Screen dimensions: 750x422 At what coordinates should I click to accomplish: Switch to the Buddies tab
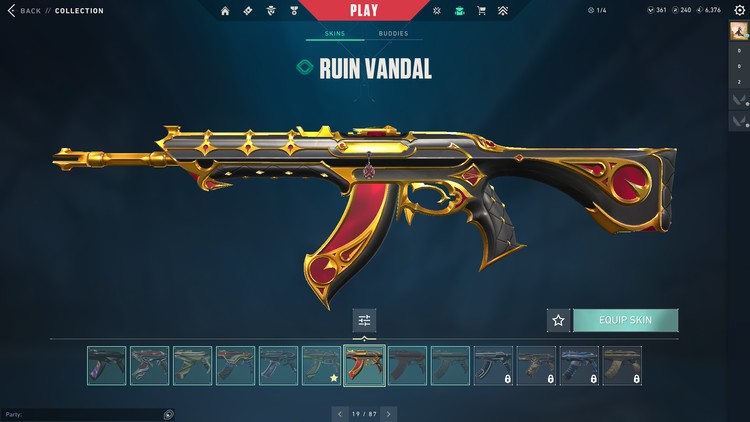click(x=393, y=34)
